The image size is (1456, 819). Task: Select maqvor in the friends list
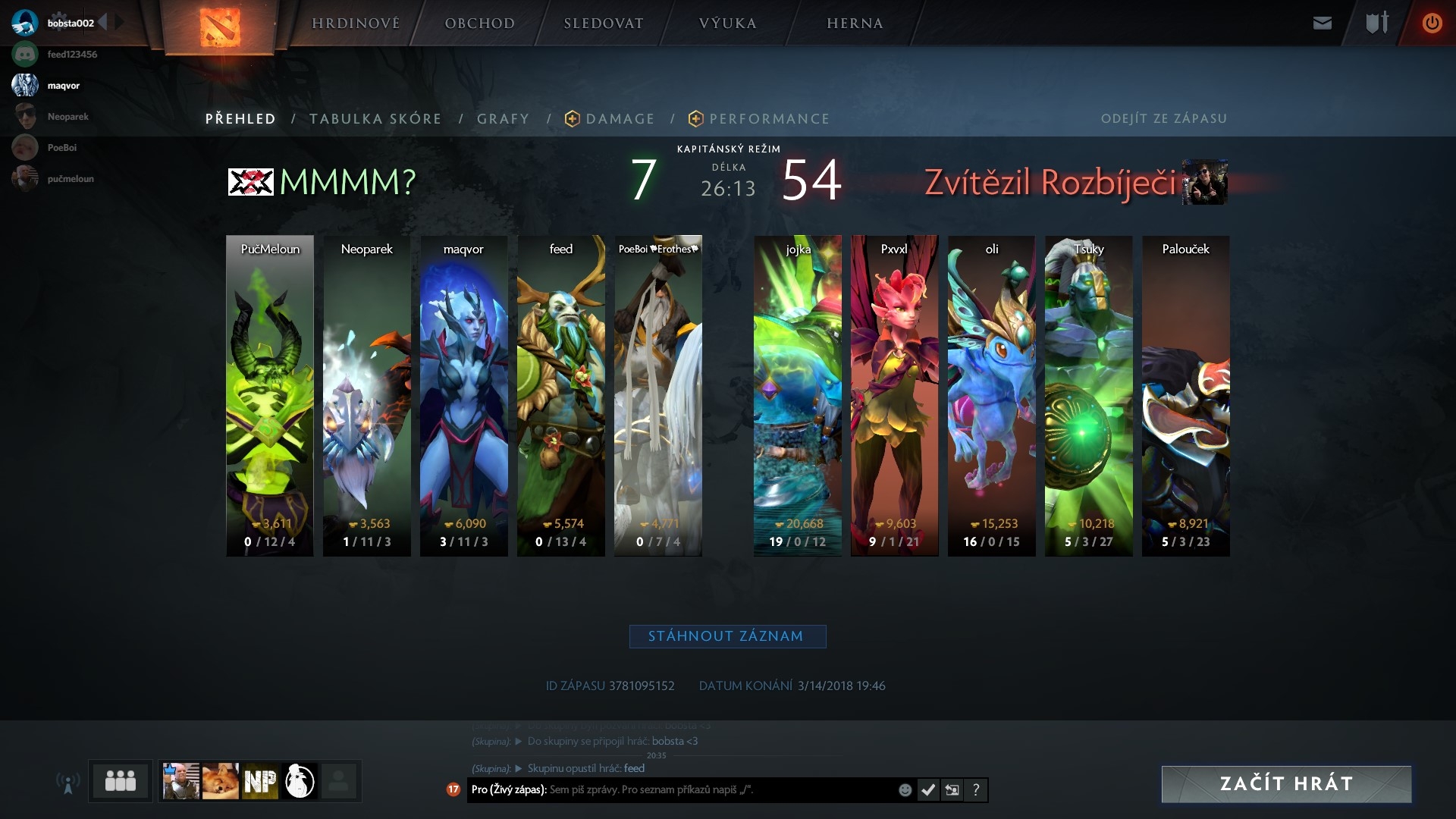point(63,86)
